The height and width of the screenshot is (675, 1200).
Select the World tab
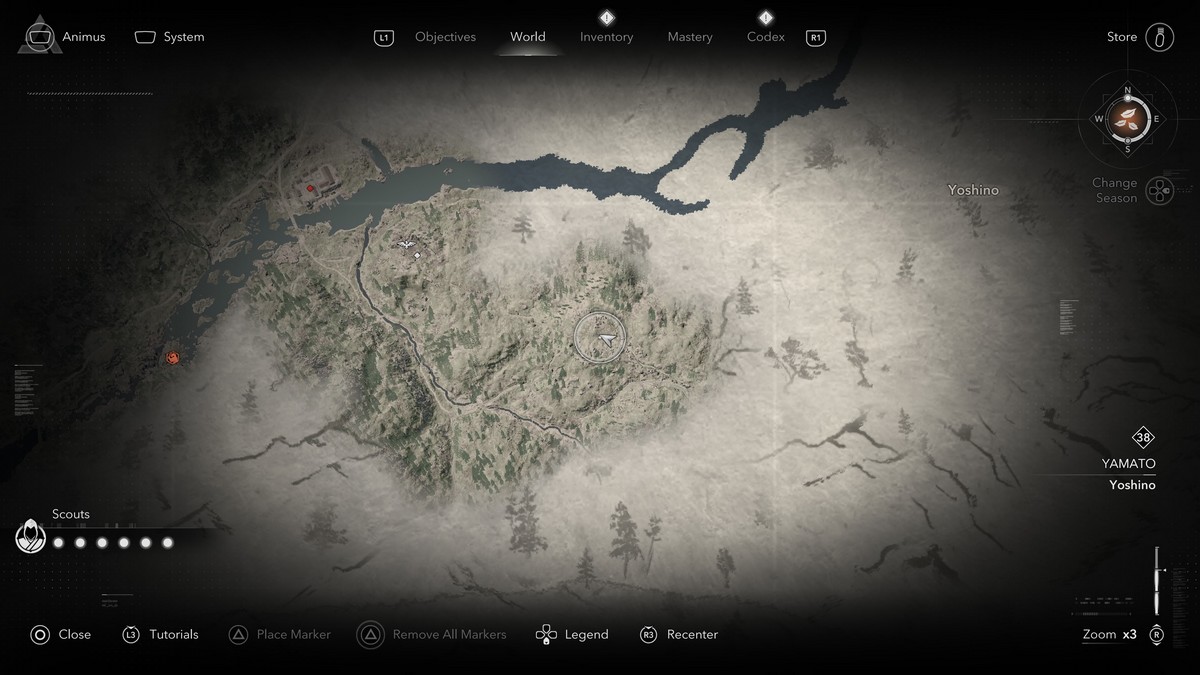point(528,37)
